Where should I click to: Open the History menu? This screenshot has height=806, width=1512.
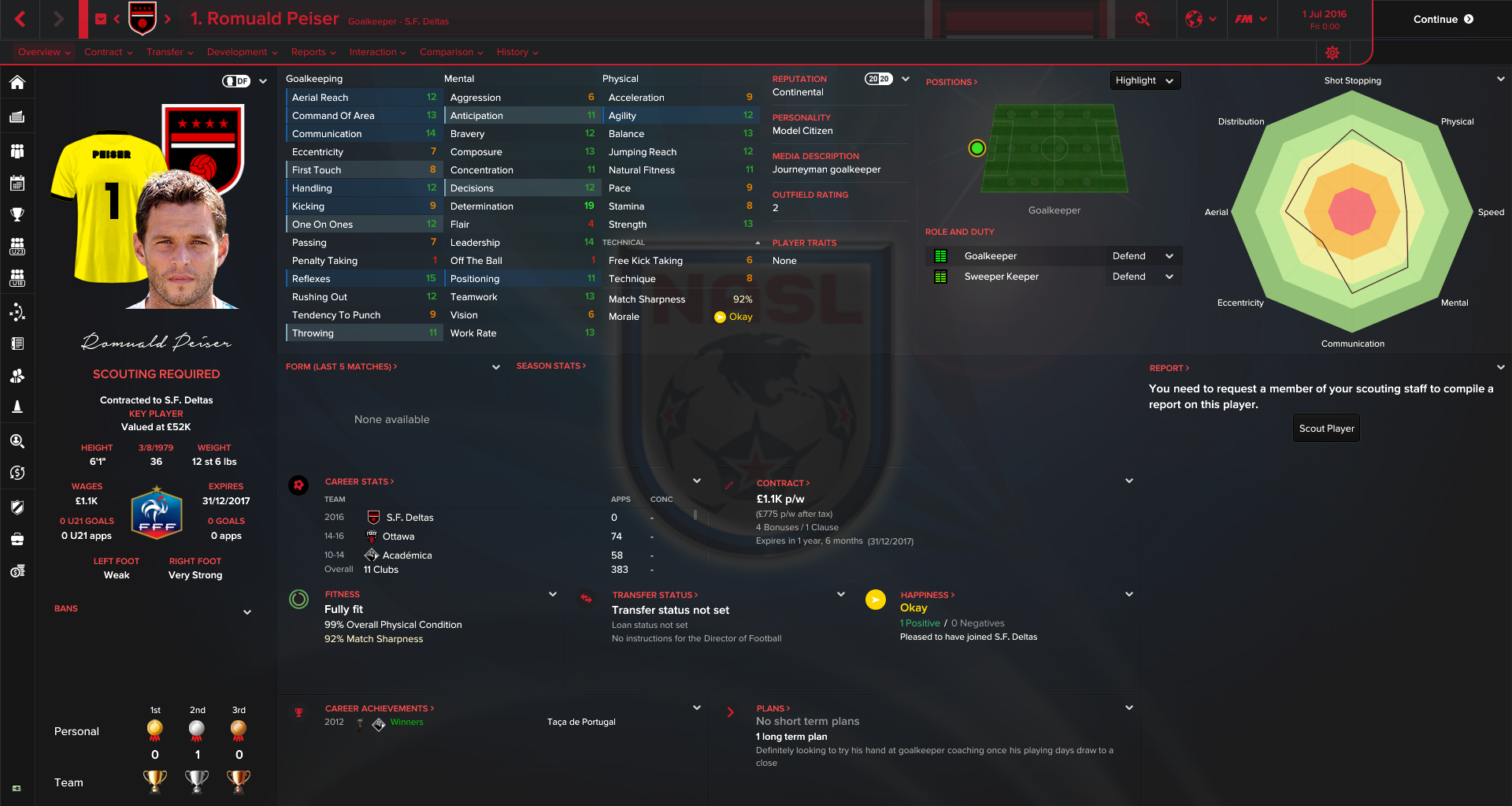513,52
